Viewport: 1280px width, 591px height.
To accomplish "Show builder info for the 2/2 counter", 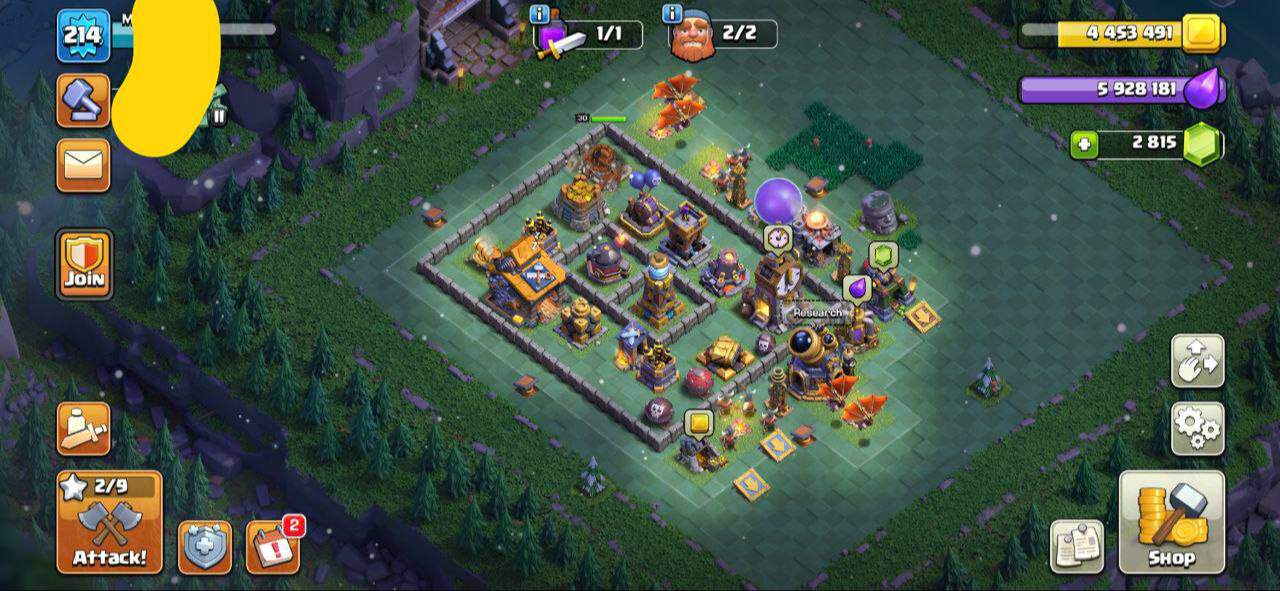I will tap(672, 14).
